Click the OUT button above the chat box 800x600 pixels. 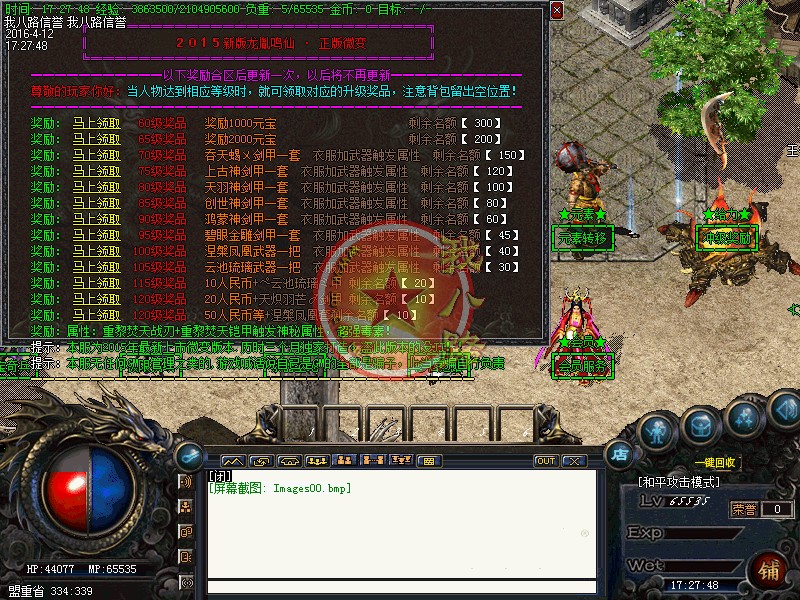click(545, 461)
